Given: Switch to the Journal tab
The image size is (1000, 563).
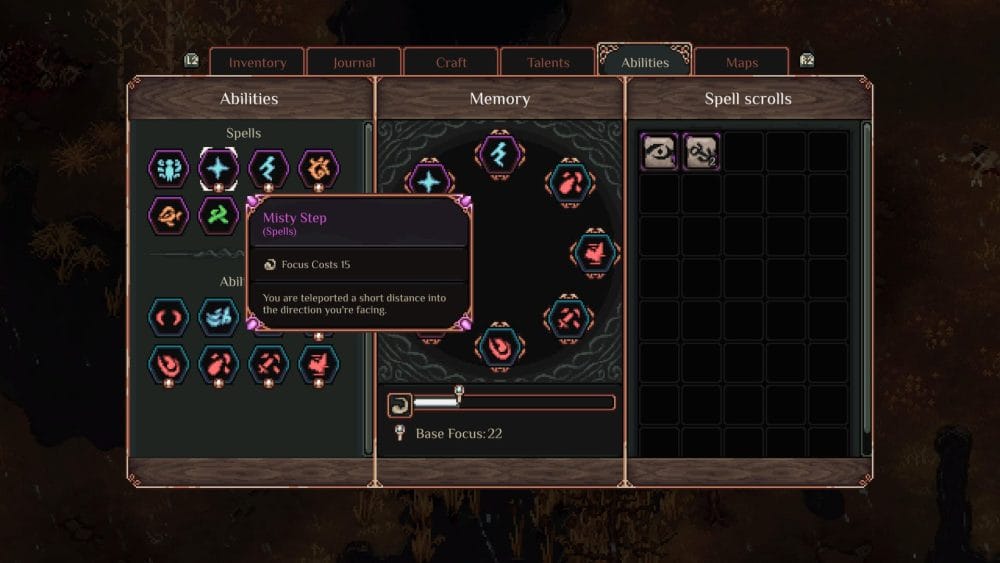Looking at the screenshot, I should coord(354,62).
